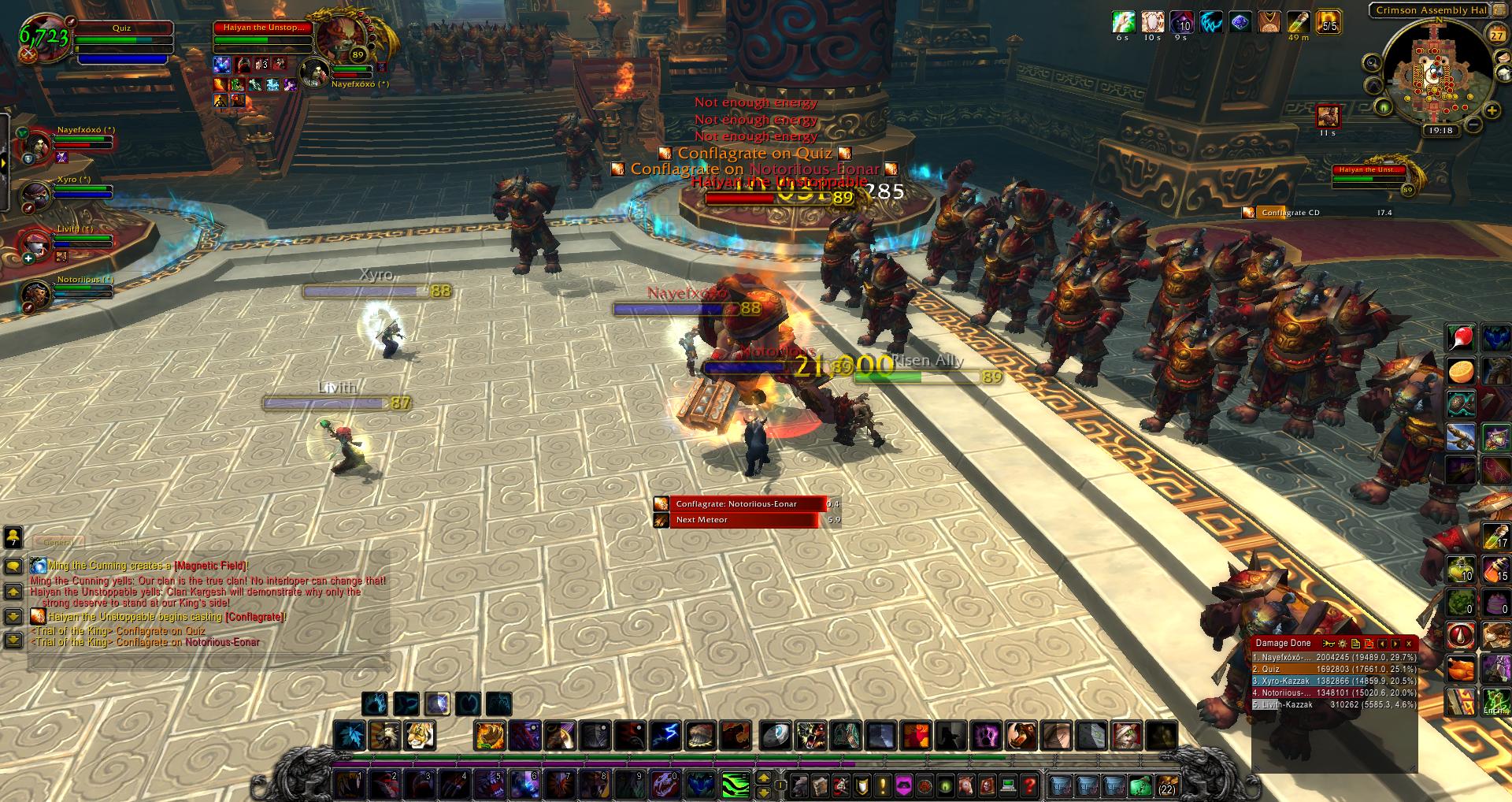Close the Damage Done meter window

(1409, 644)
